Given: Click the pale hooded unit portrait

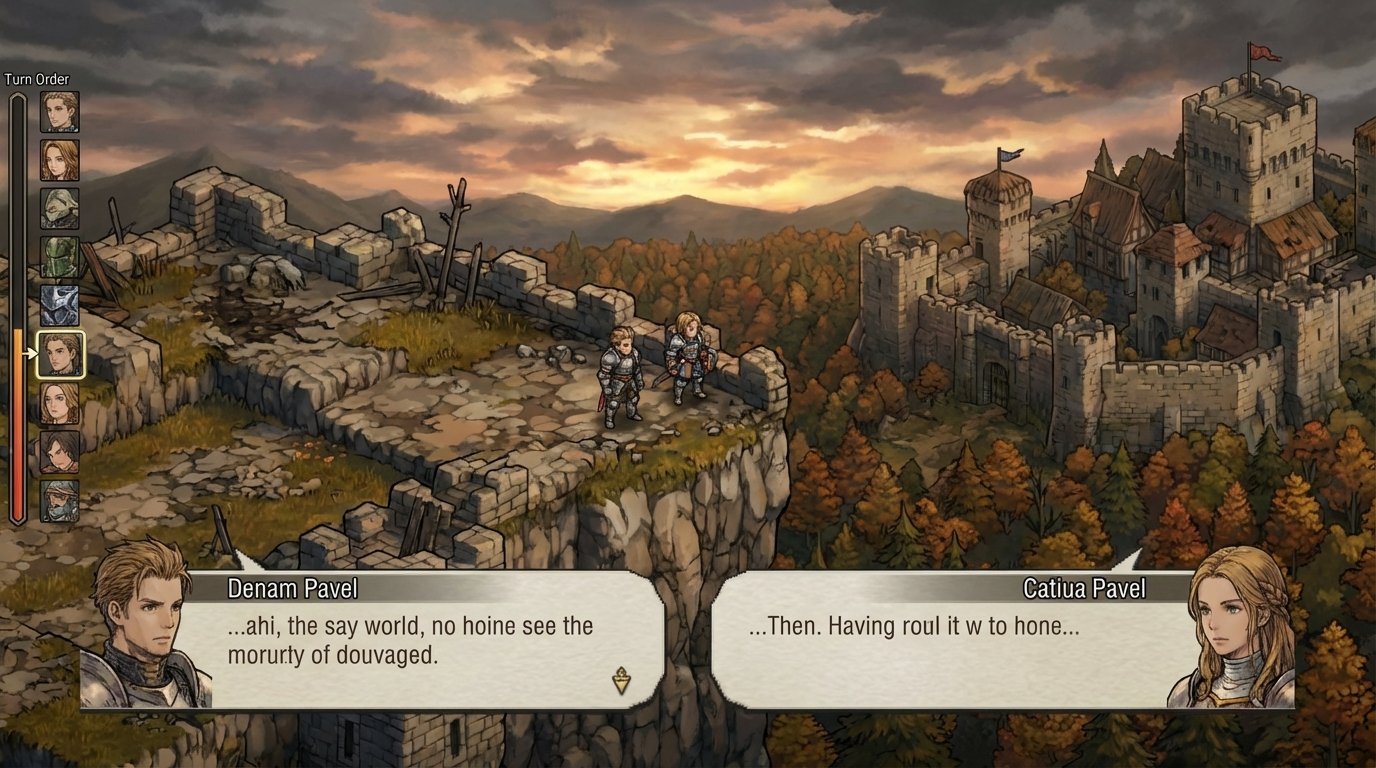Looking at the screenshot, I should (x=60, y=208).
